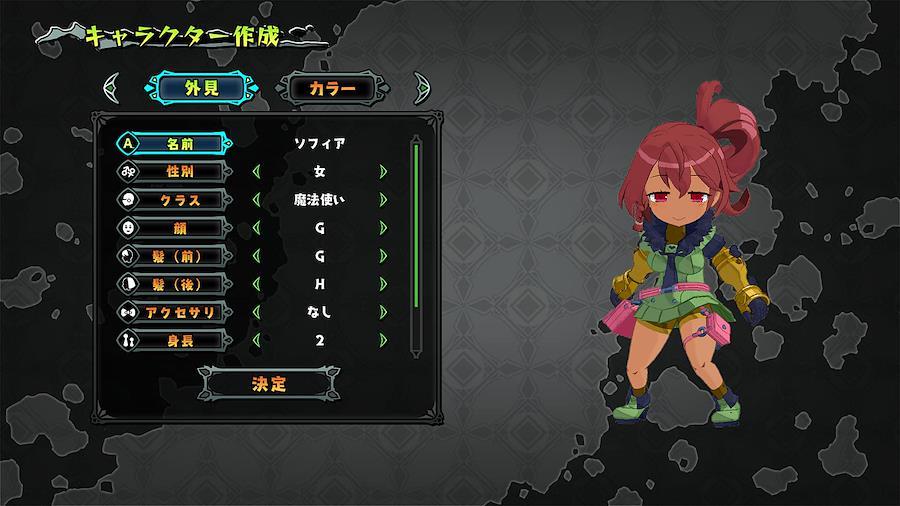This screenshot has height=506, width=900.
Task: Choose the 髪（前） front hair row
Action: pos(173,257)
